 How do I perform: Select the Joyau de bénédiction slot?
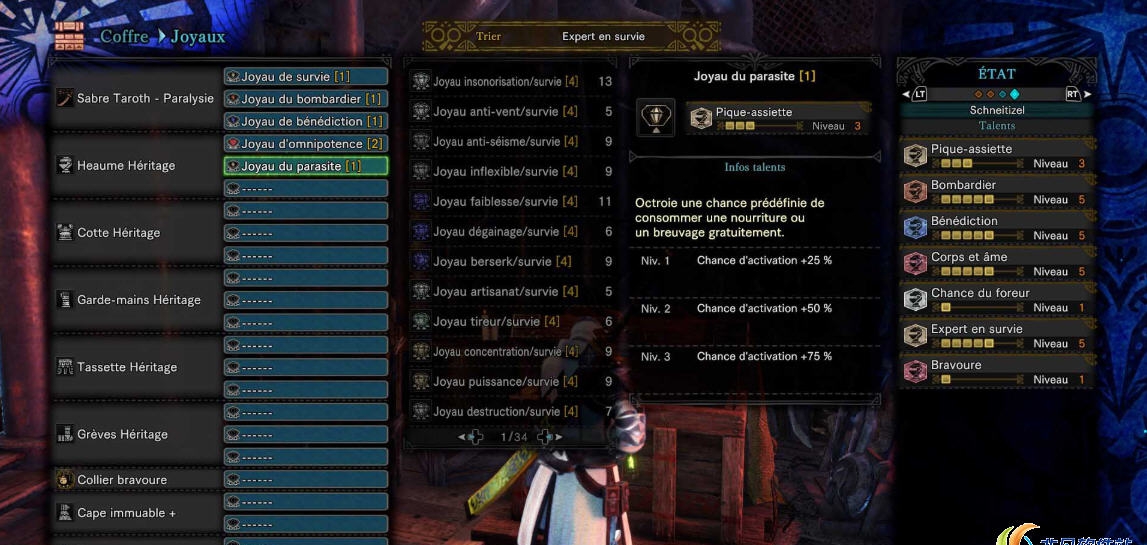tap(305, 121)
